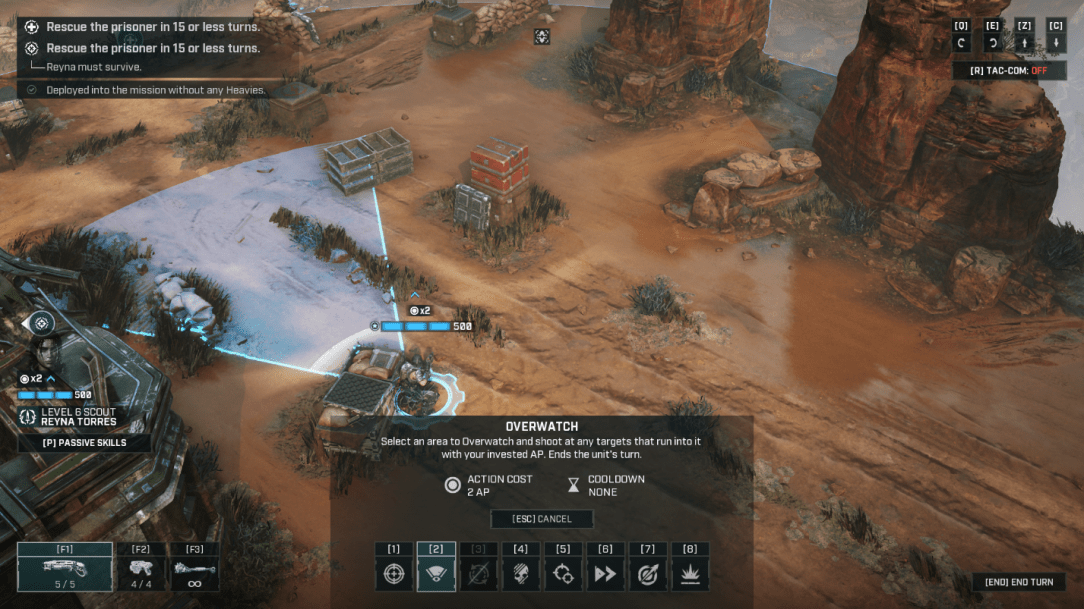Select the crosshair Shoot ability
This screenshot has height=609, width=1084.
pyautogui.click(x=394, y=575)
